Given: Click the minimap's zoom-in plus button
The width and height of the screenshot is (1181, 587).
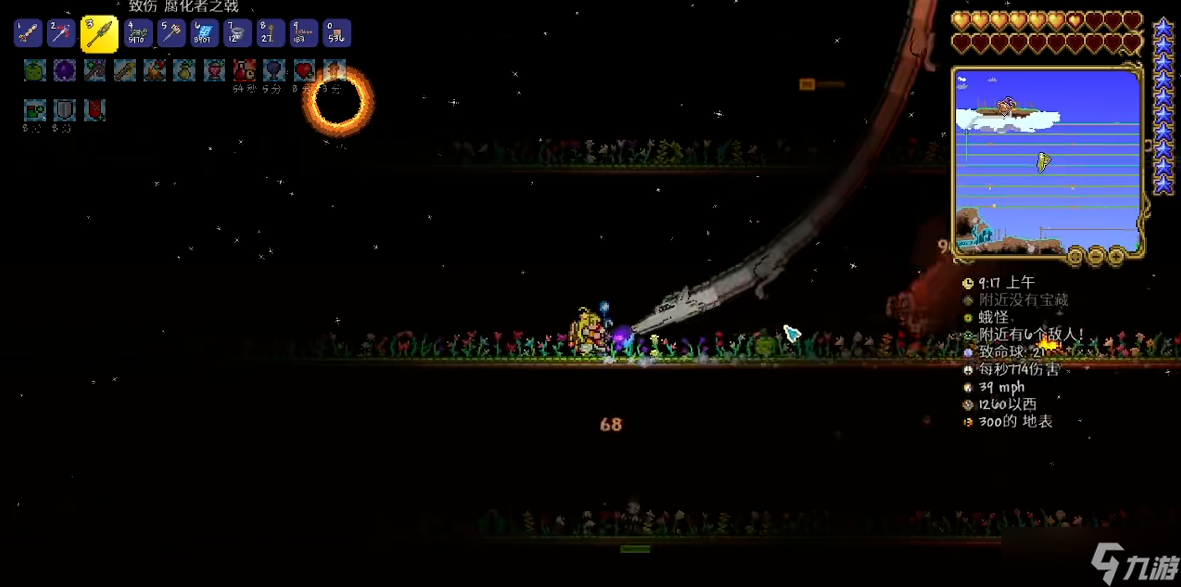Looking at the screenshot, I should 1115,257.
